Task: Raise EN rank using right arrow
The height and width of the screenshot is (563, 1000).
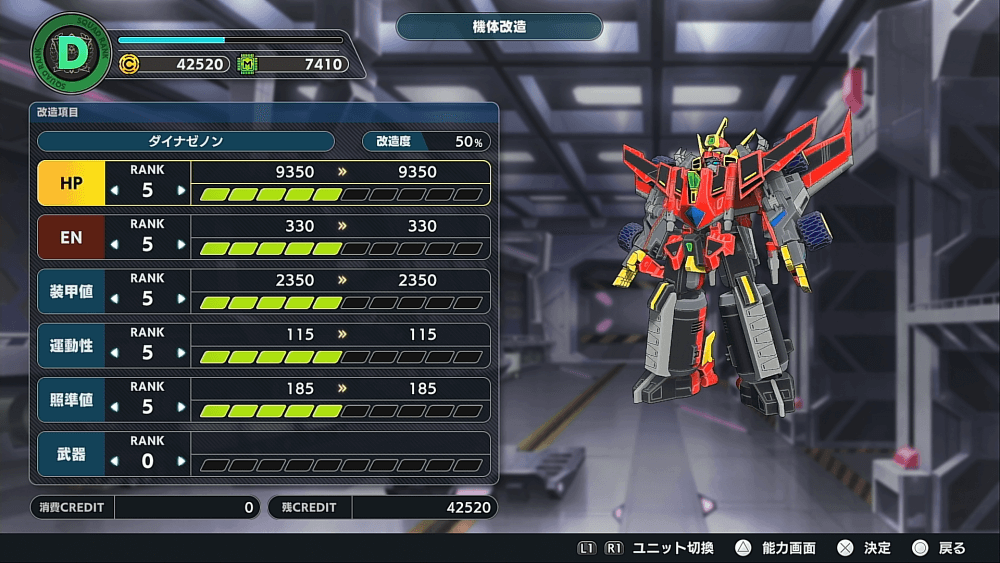Action: pyautogui.click(x=181, y=245)
